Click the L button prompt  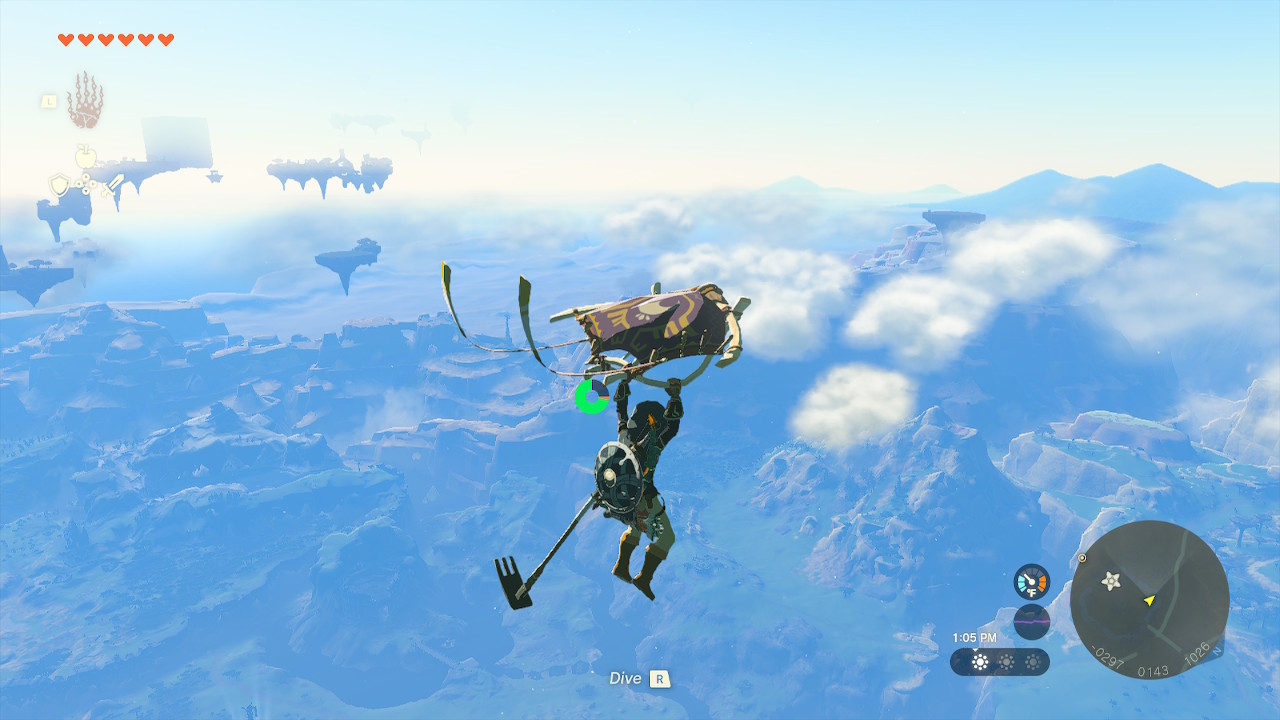click(x=50, y=101)
